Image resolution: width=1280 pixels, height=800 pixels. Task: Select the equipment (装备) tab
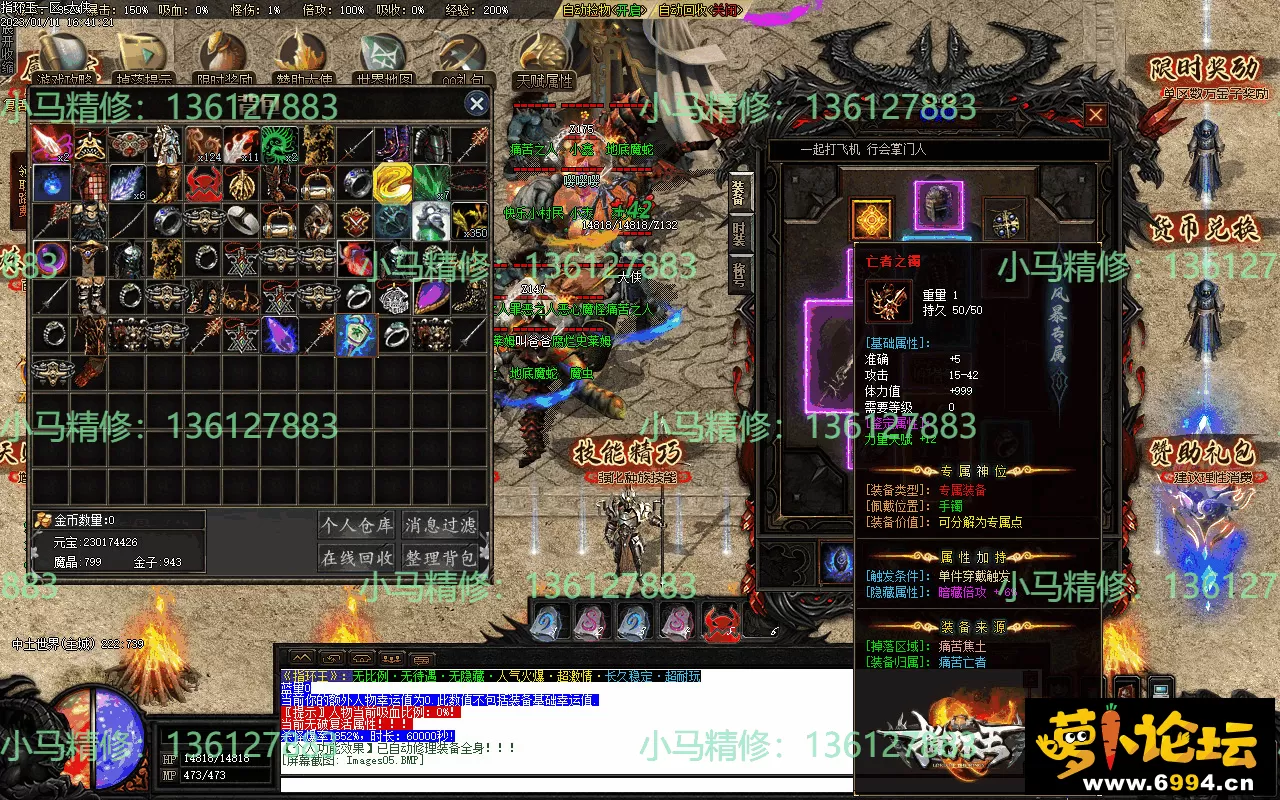[x=739, y=192]
